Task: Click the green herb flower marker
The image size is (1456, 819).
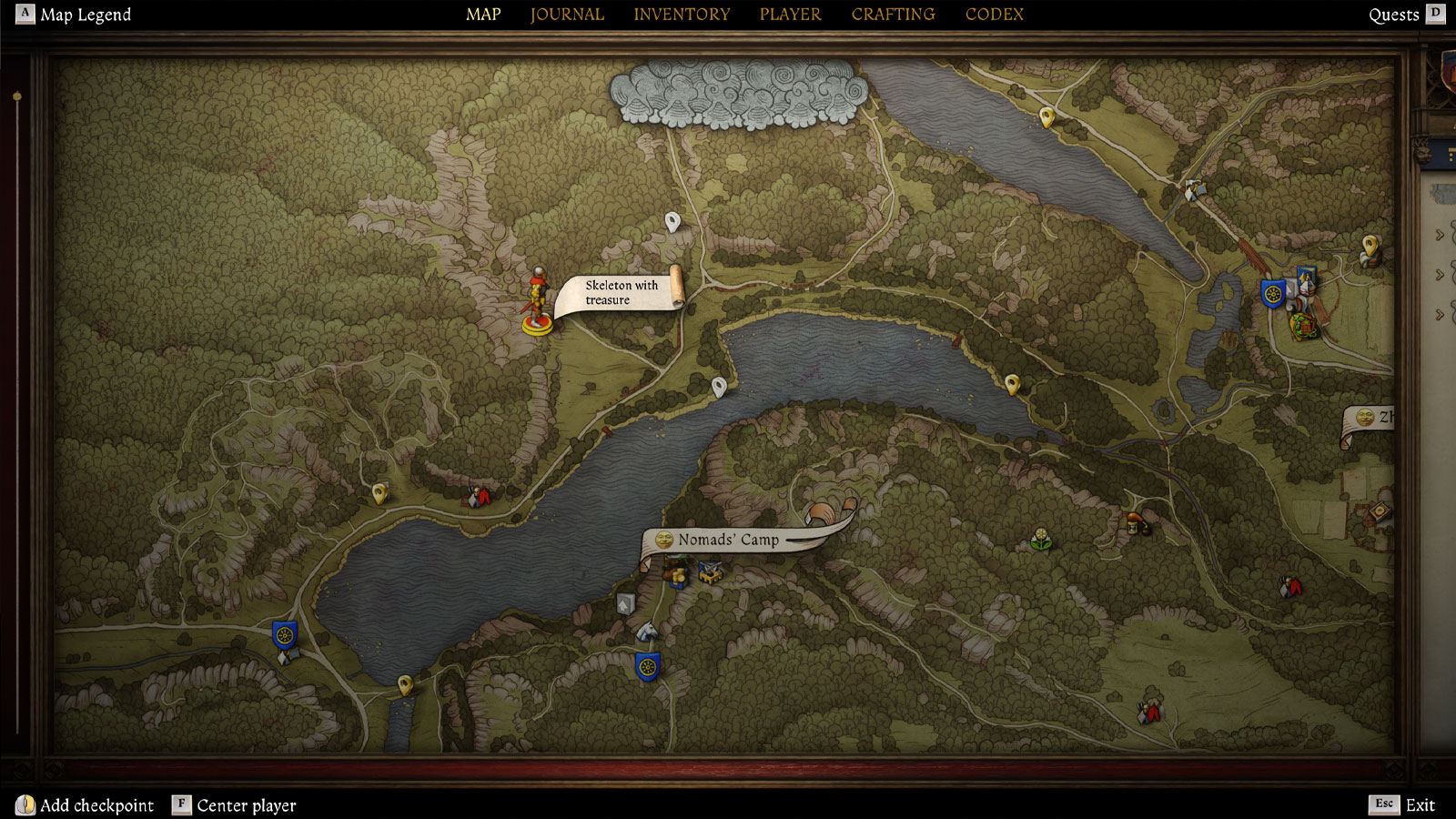Action: point(1041,539)
